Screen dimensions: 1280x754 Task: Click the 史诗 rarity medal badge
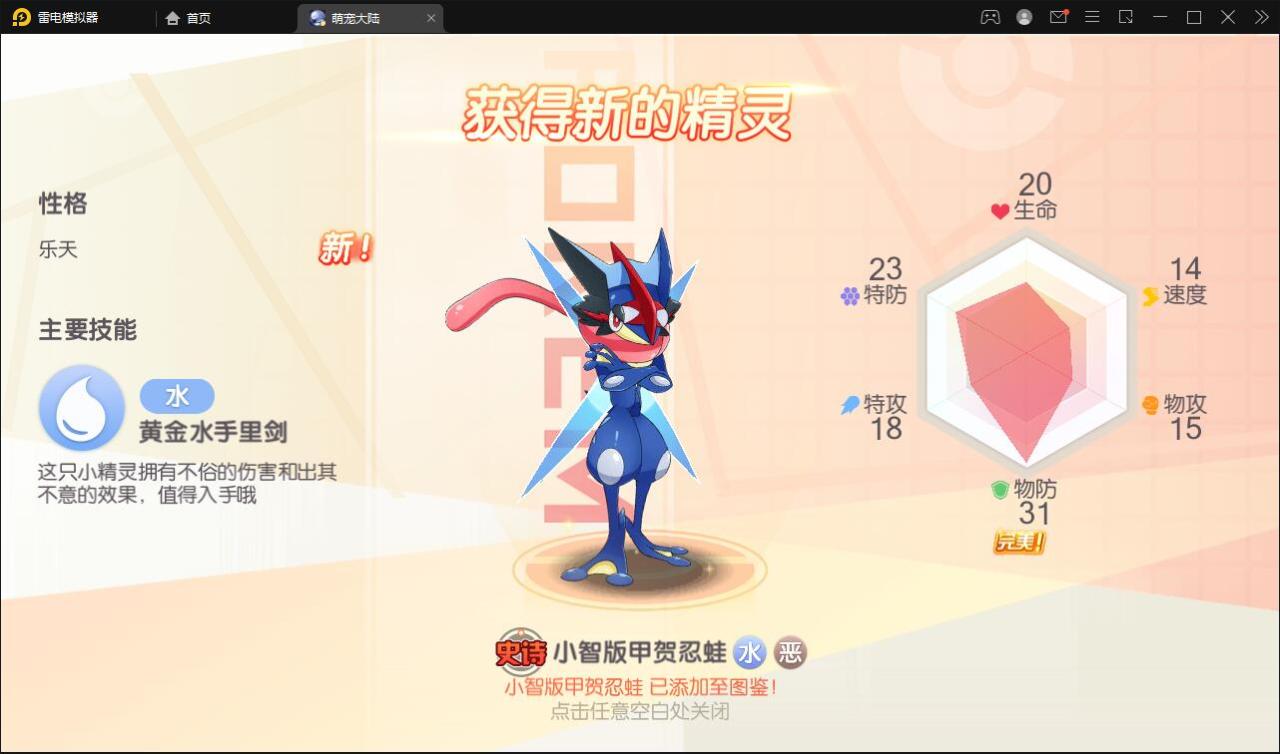tap(519, 651)
